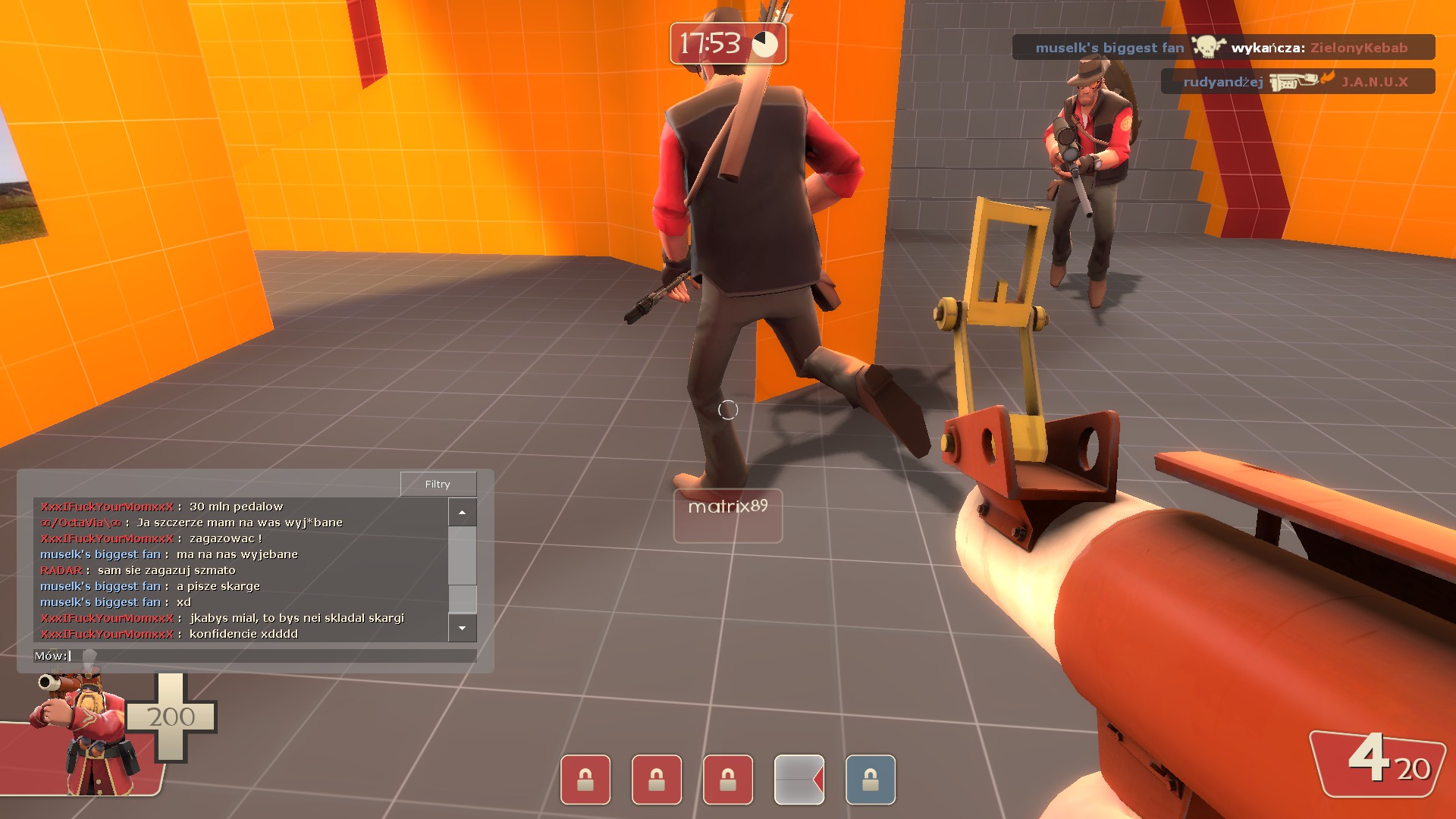
Task: Click the chat scroll up arrow
Action: pyautogui.click(x=462, y=513)
